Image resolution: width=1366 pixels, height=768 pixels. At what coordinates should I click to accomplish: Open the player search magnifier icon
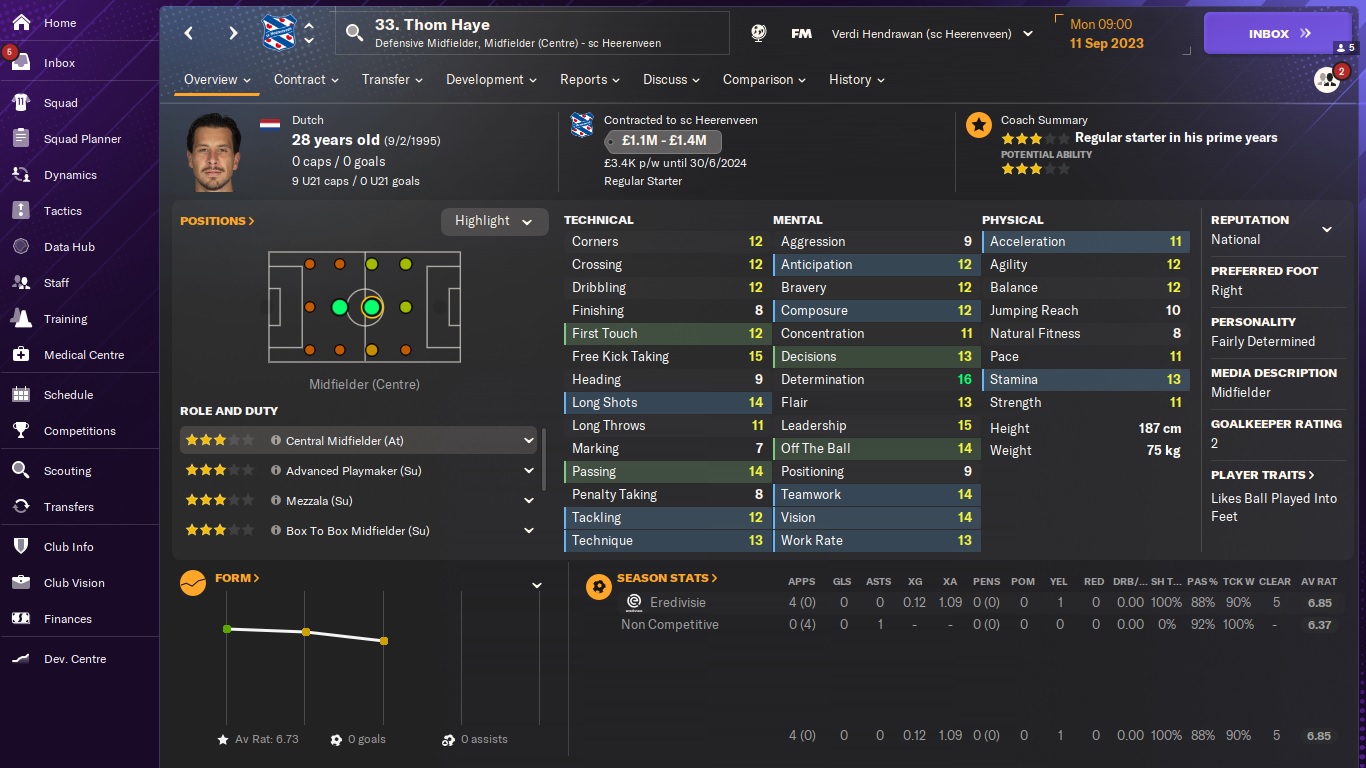(x=354, y=32)
